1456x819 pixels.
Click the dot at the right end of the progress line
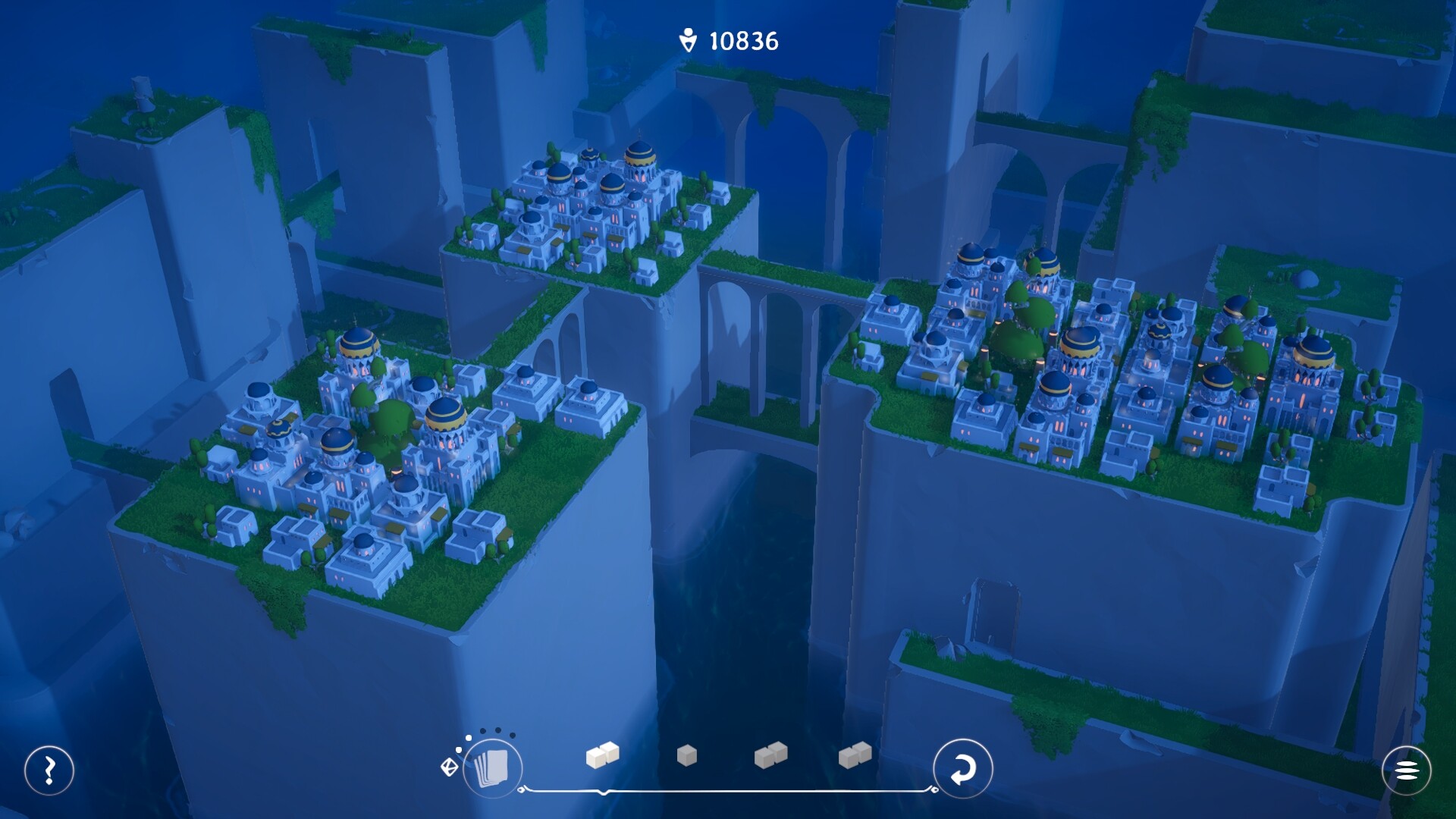934,790
